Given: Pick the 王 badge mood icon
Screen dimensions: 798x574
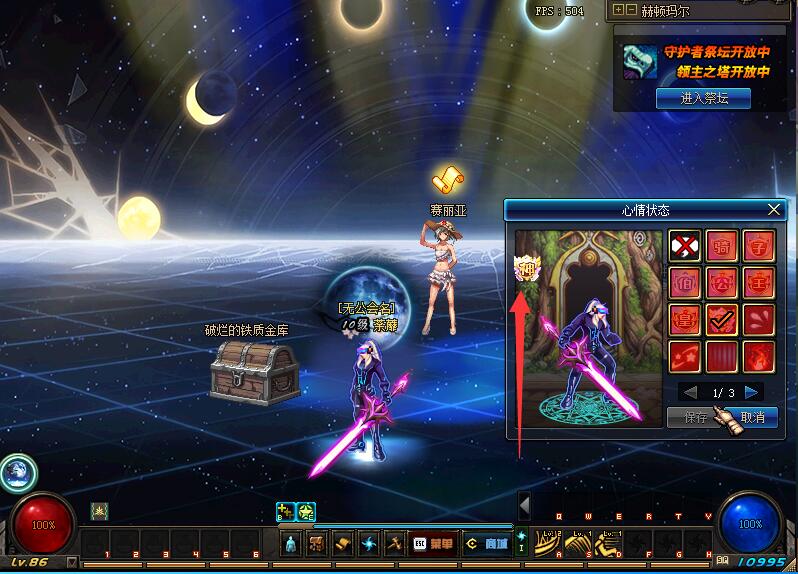Looking at the screenshot, I should pos(760,283).
